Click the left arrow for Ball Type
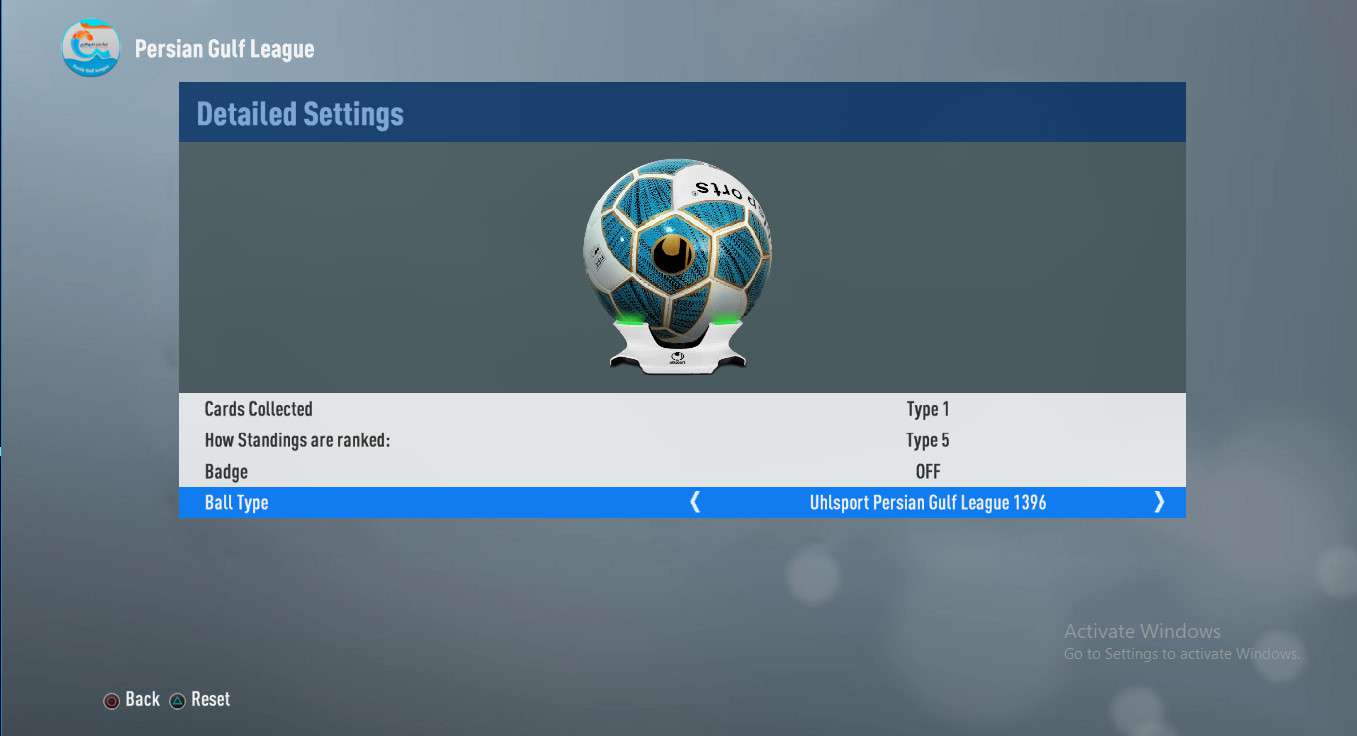Viewport: 1357px width, 736px height. point(695,502)
